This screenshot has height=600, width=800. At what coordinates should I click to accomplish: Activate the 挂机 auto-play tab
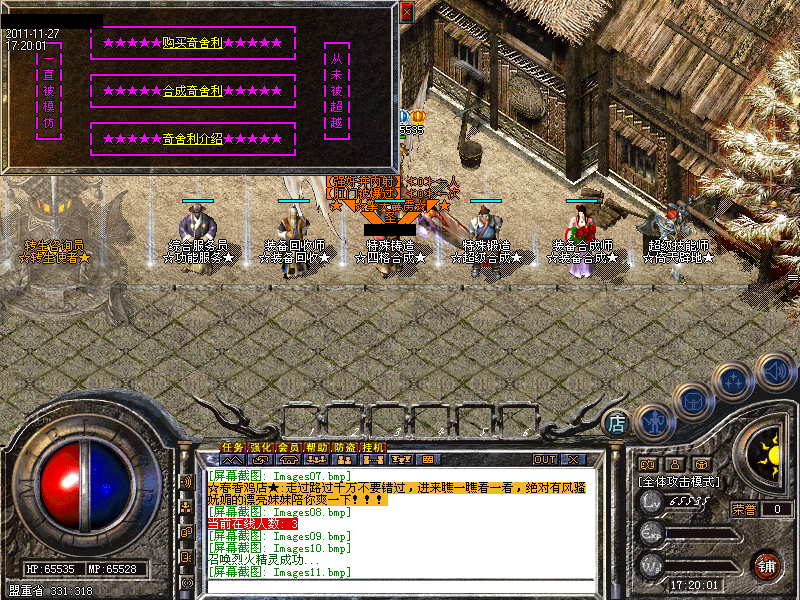tap(372, 446)
